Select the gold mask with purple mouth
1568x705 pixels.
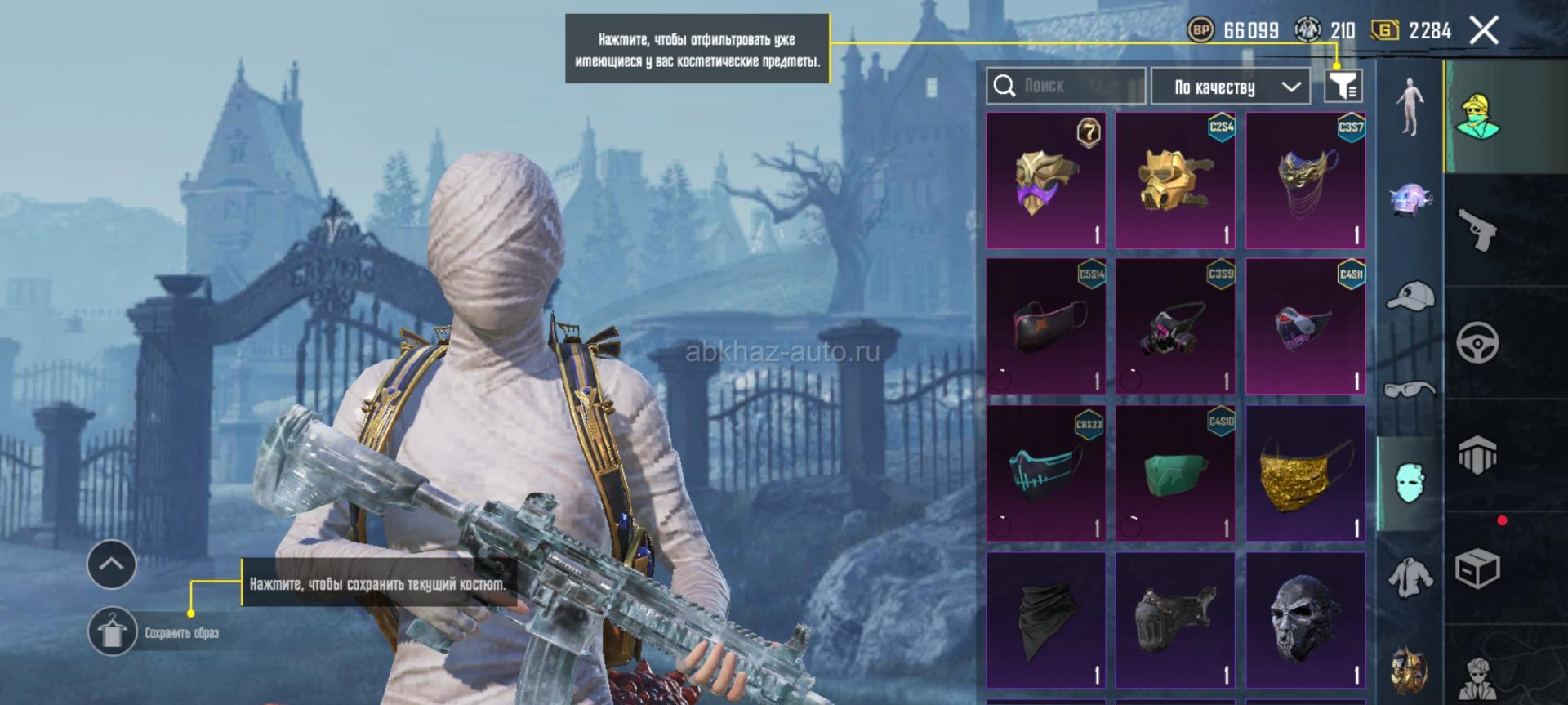[x=1045, y=181]
